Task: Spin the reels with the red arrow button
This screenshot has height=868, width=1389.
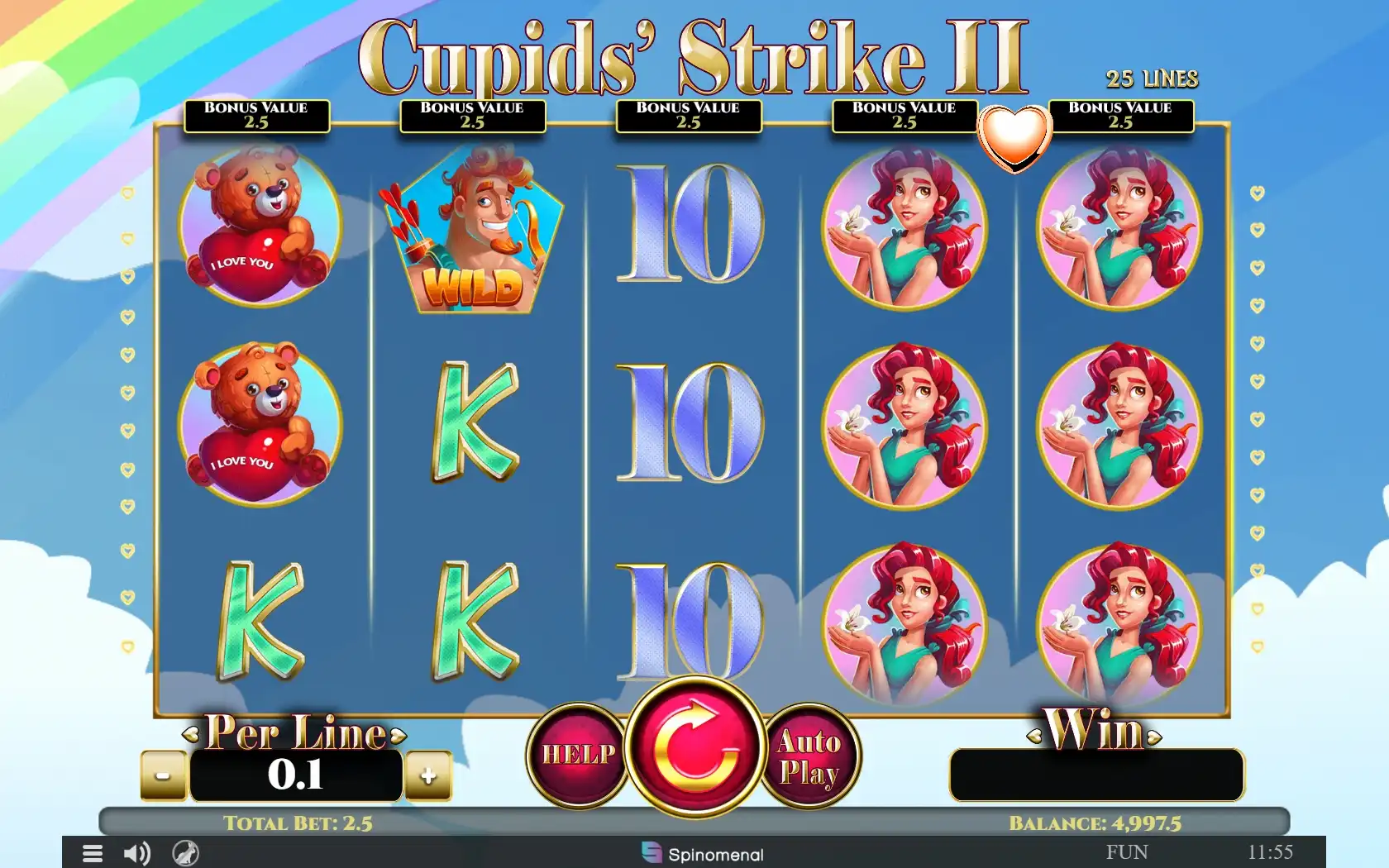Action: tap(695, 747)
